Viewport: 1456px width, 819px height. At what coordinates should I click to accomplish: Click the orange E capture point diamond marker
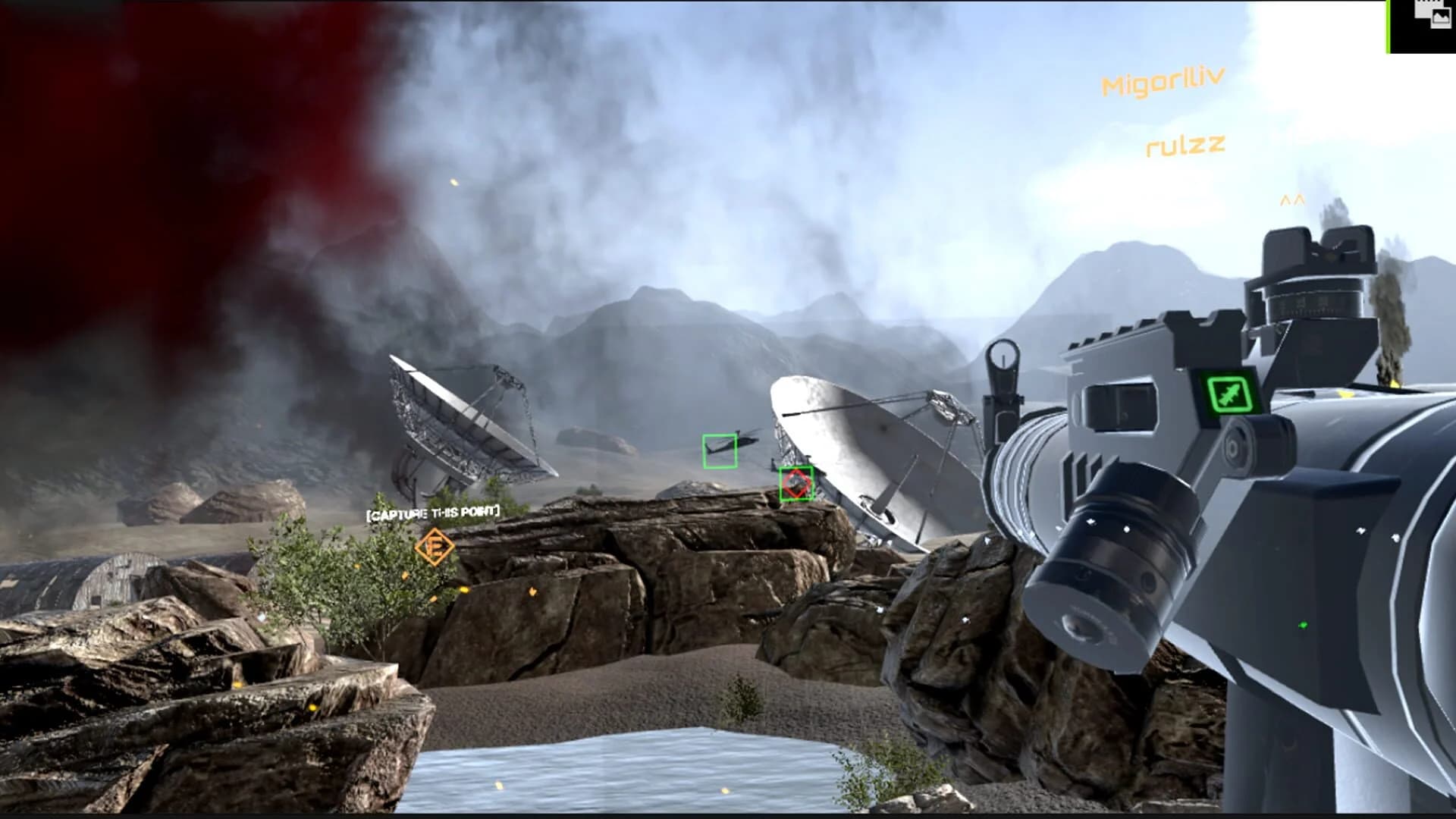pyautogui.click(x=436, y=546)
